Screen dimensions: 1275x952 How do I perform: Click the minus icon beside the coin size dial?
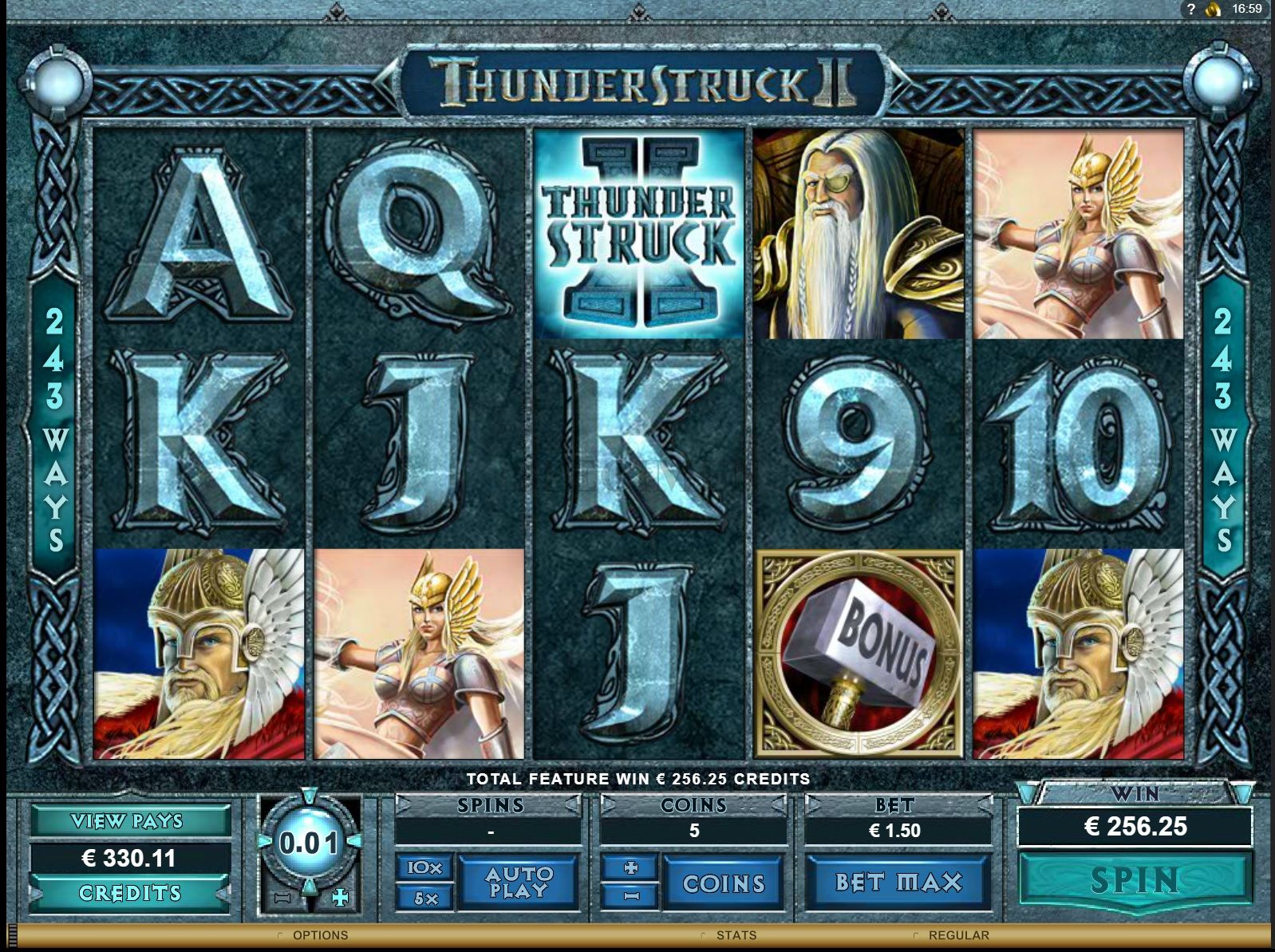(x=283, y=897)
